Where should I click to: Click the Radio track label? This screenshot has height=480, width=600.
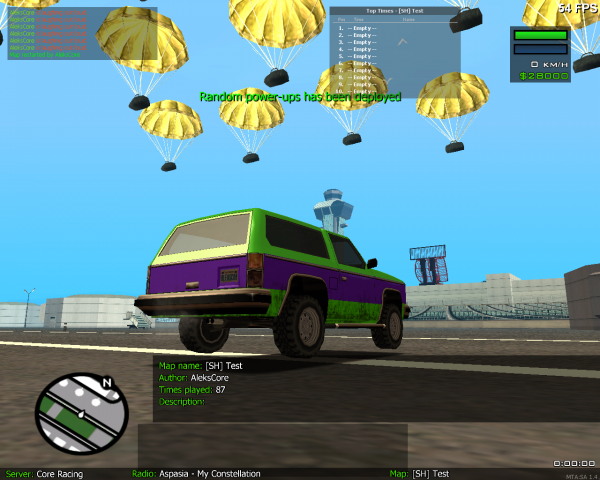[x=196, y=473]
